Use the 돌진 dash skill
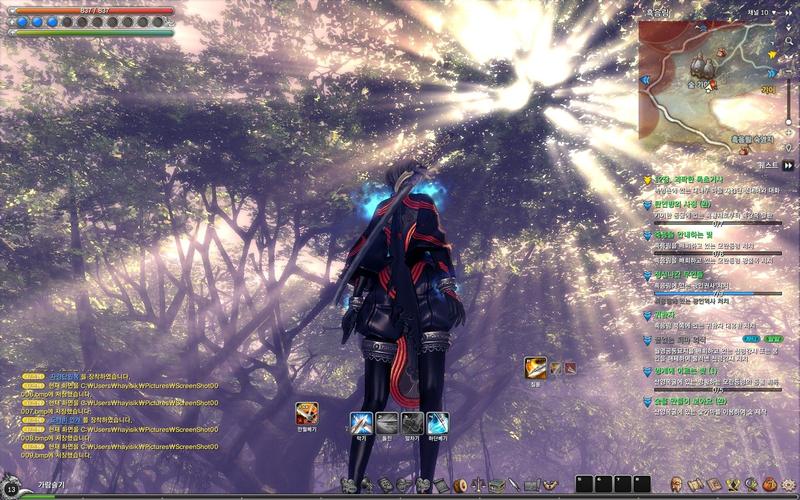This screenshot has width=800, height=500. [387, 422]
